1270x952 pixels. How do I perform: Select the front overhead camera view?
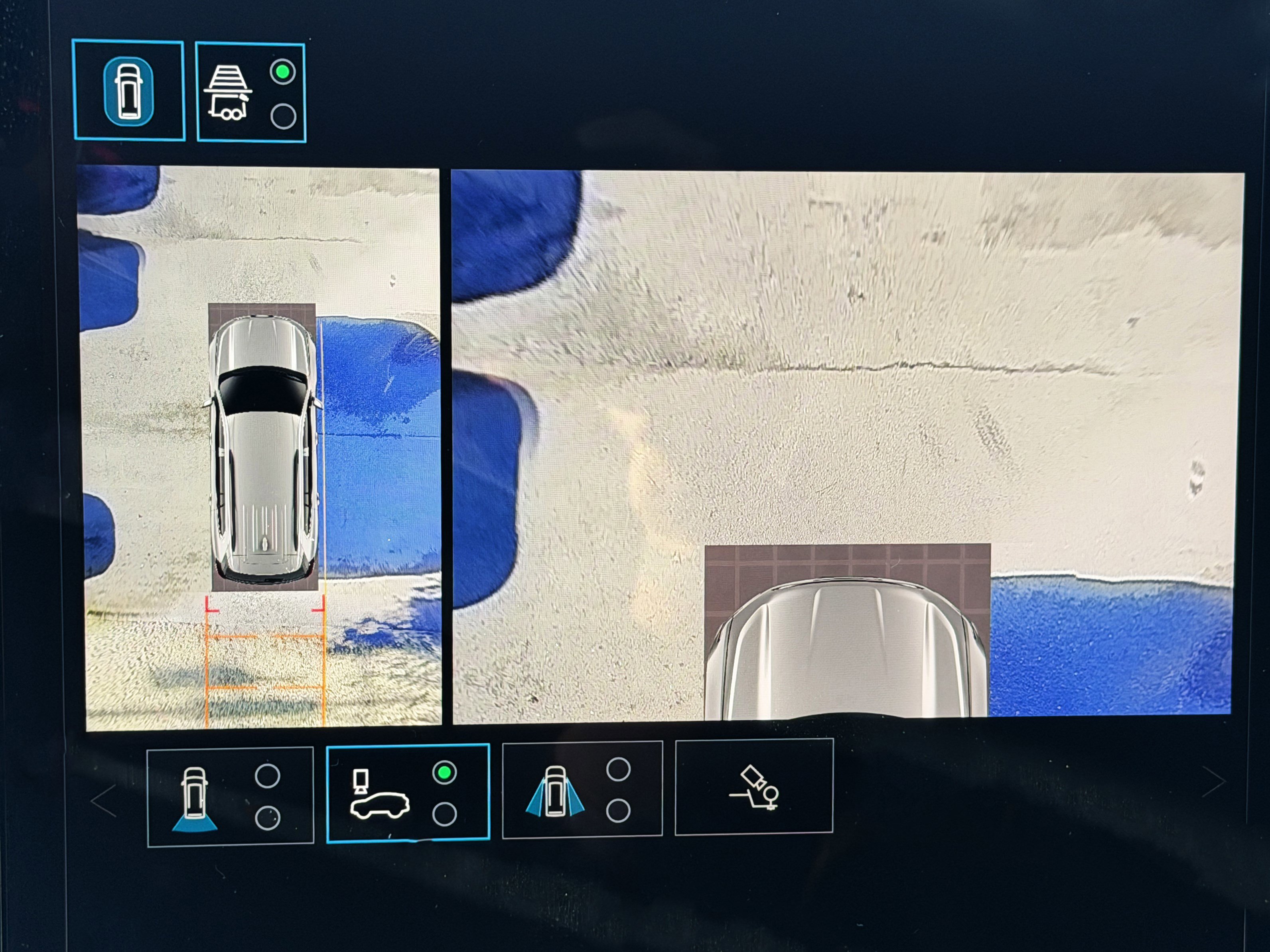point(408,793)
